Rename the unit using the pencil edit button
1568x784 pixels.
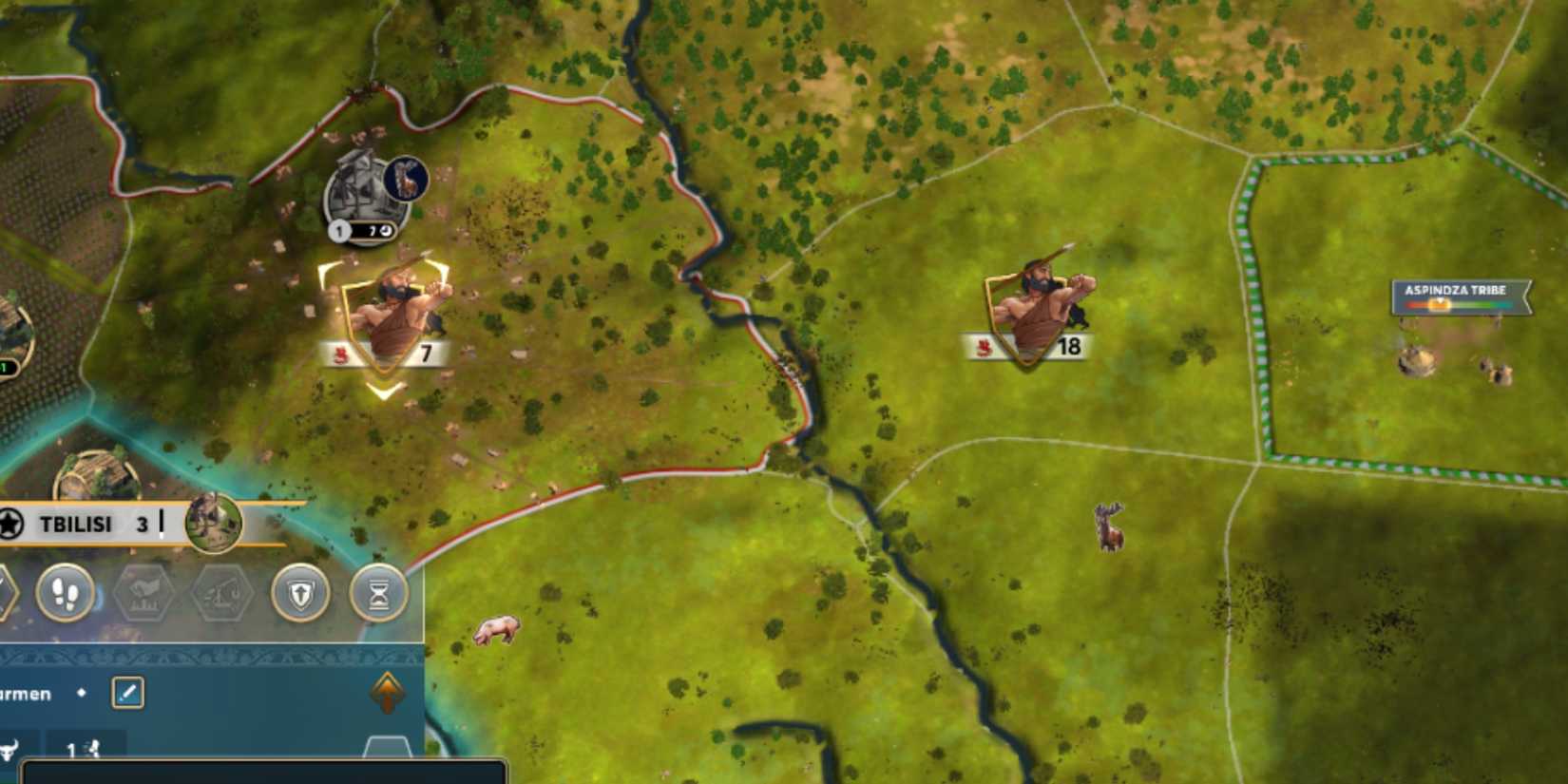point(128,695)
